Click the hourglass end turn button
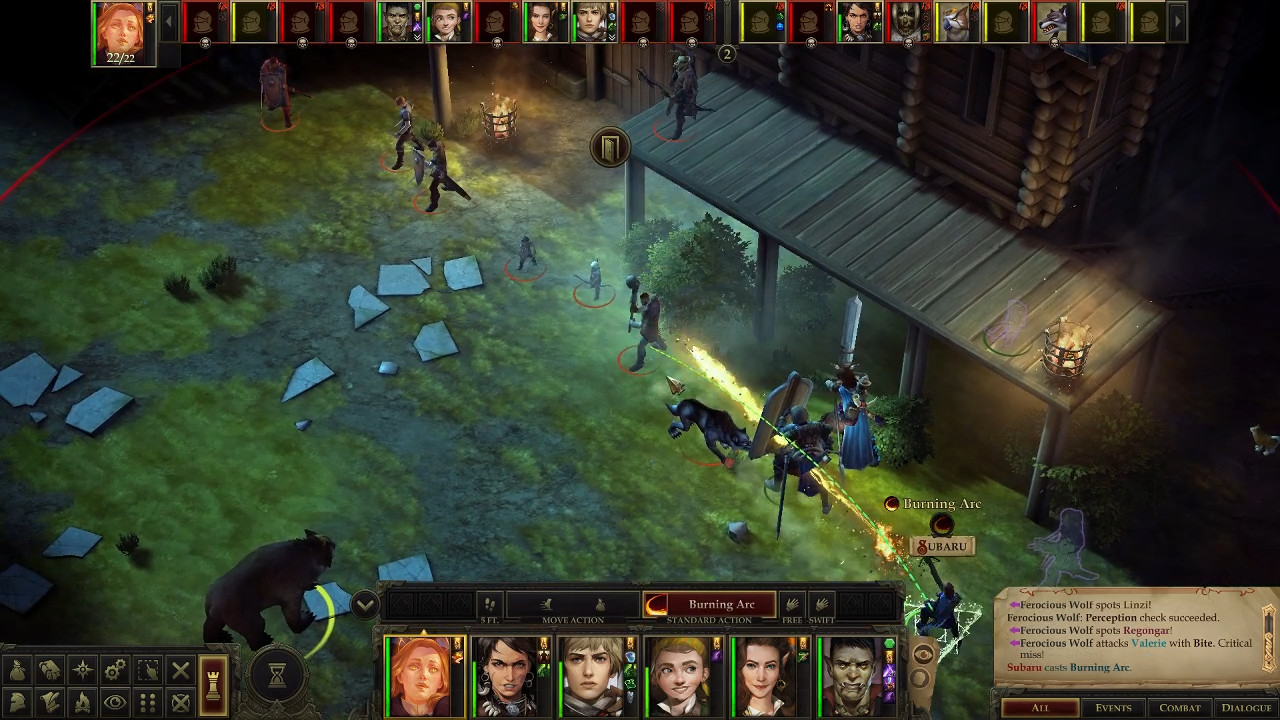This screenshot has height=720, width=1280. click(x=277, y=676)
